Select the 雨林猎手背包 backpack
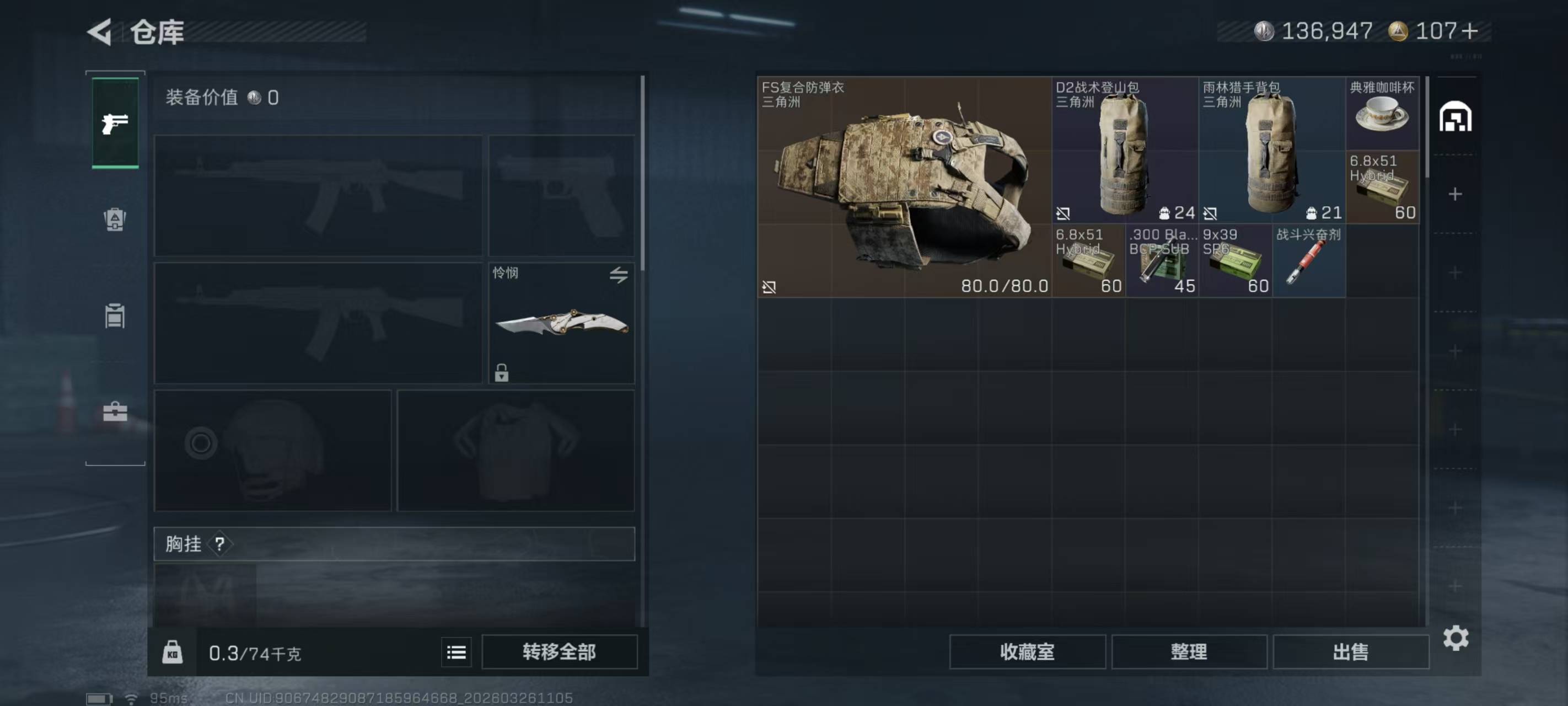Image resolution: width=1568 pixels, height=706 pixels. (x=1271, y=151)
